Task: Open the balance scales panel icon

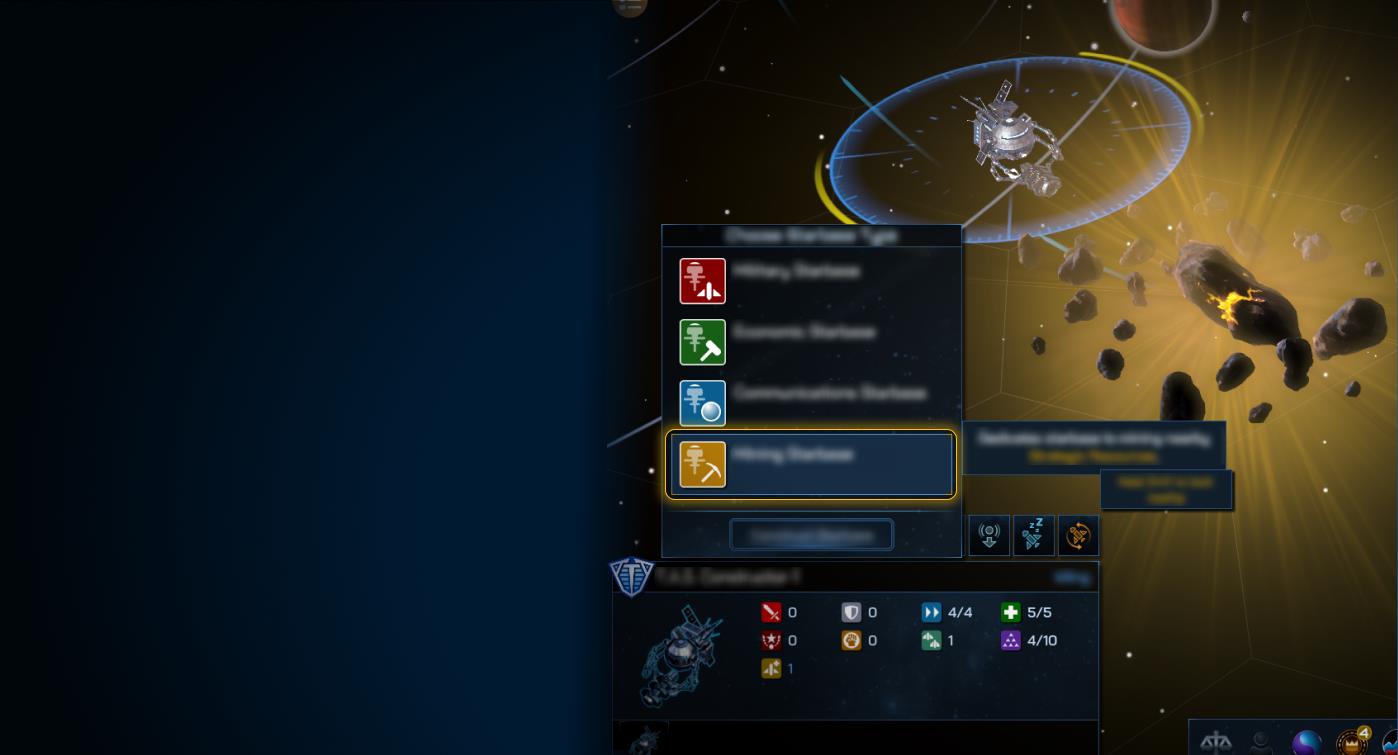Action: (x=1216, y=743)
